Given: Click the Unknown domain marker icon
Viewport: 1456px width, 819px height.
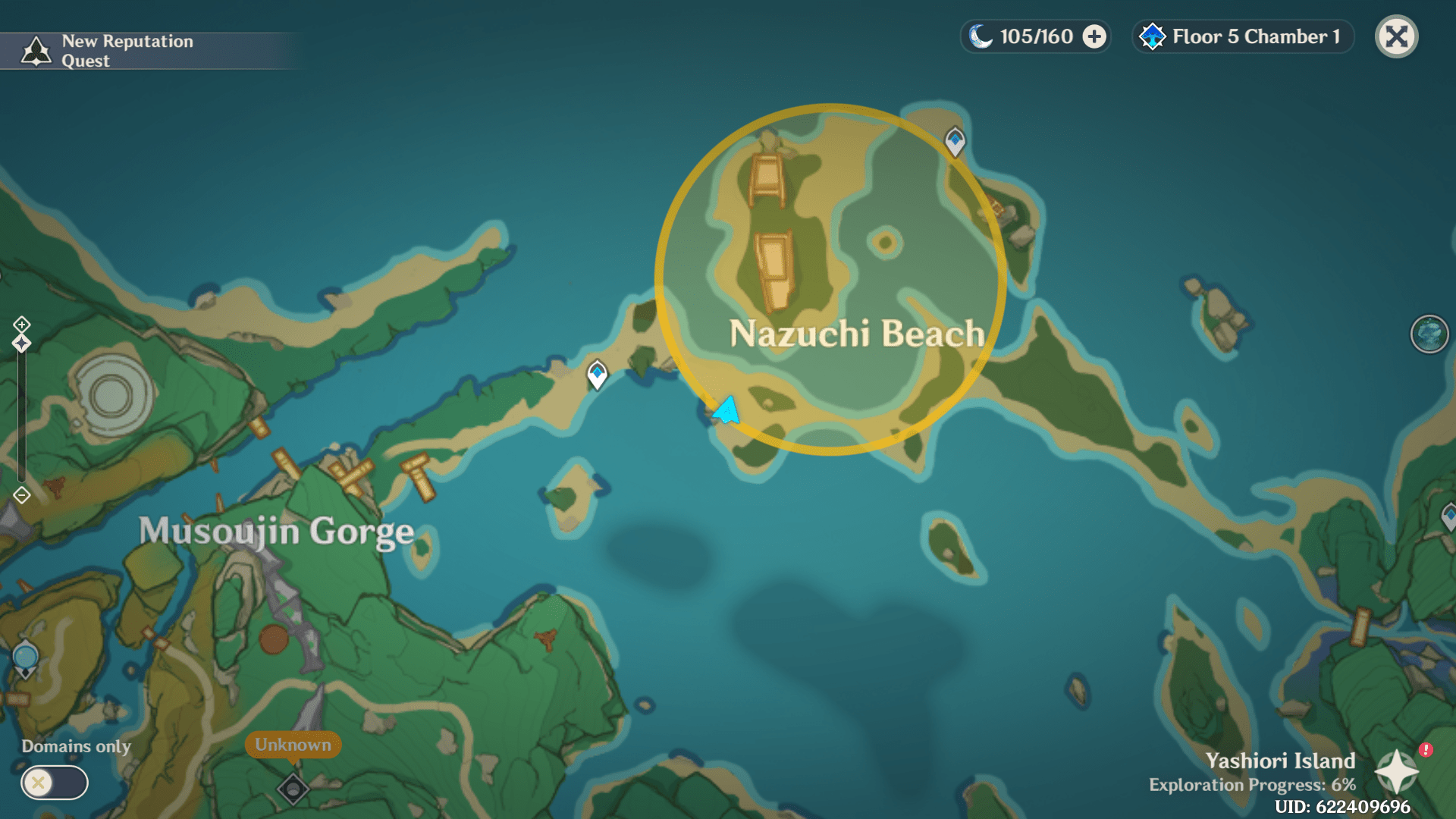Looking at the screenshot, I should 292,789.
